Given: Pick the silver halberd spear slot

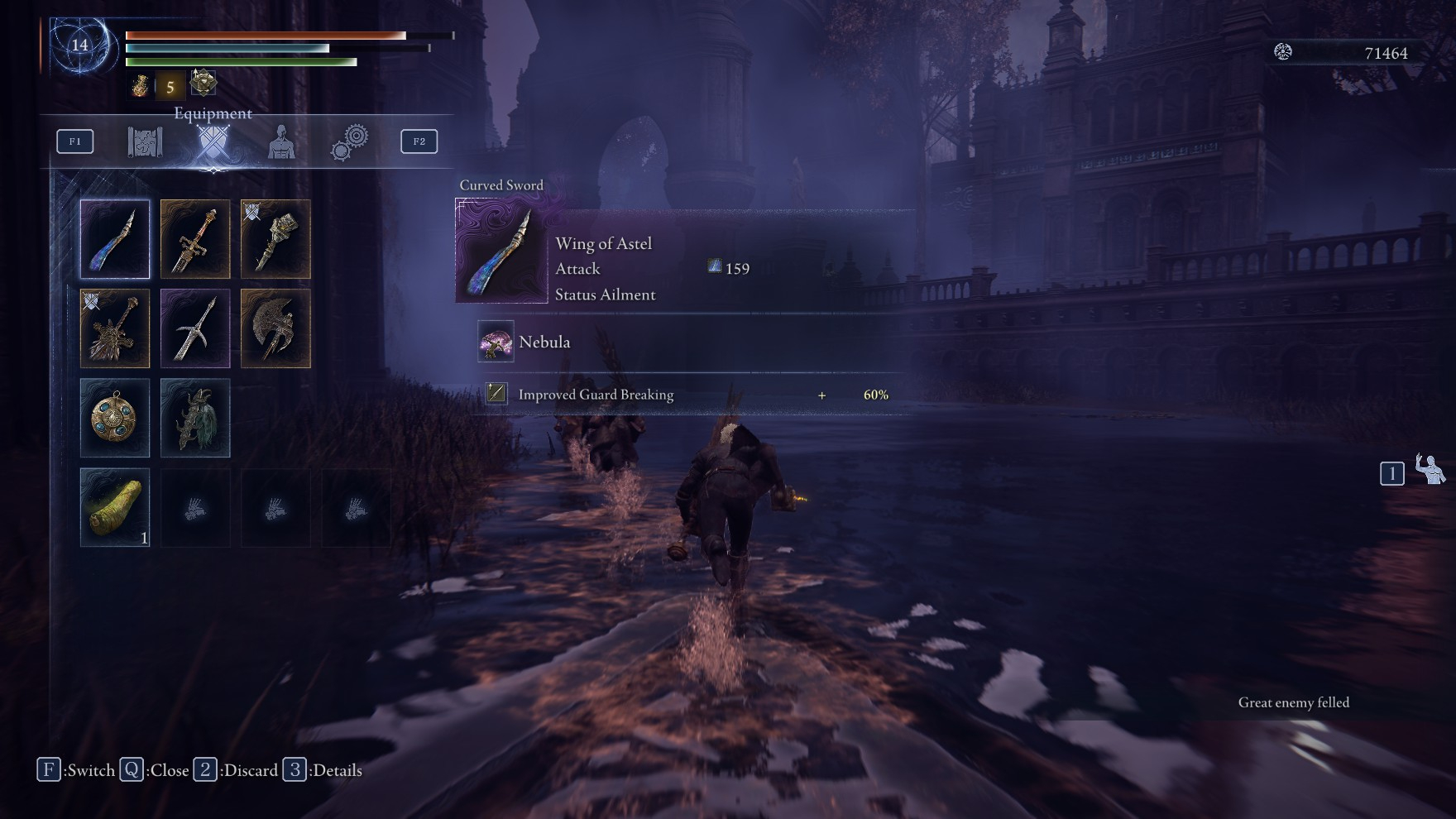Looking at the screenshot, I should [x=195, y=328].
